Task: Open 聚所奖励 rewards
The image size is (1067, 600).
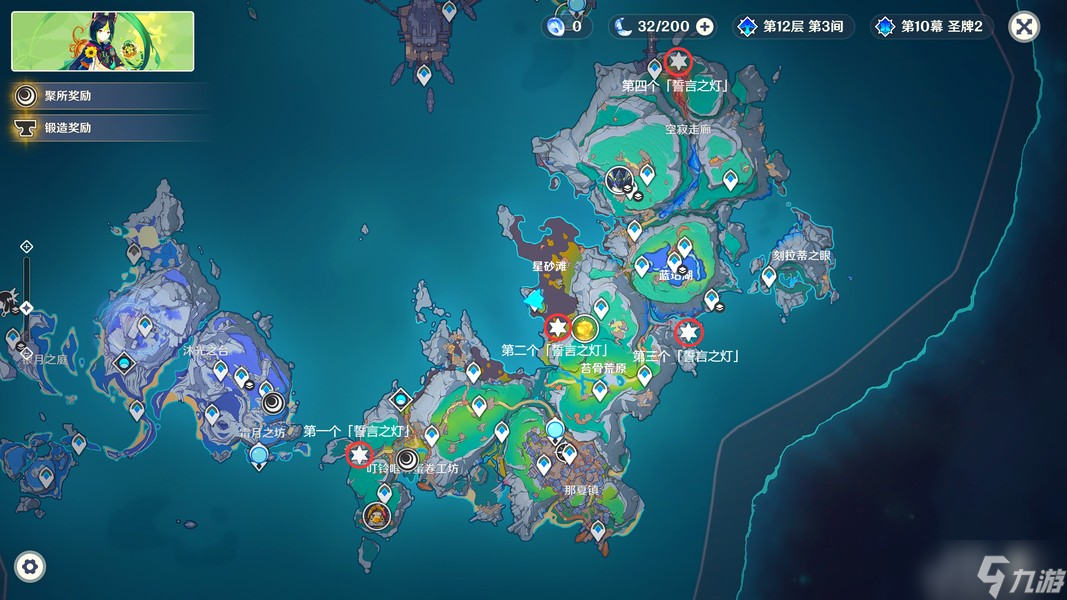Action: point(68,96)
